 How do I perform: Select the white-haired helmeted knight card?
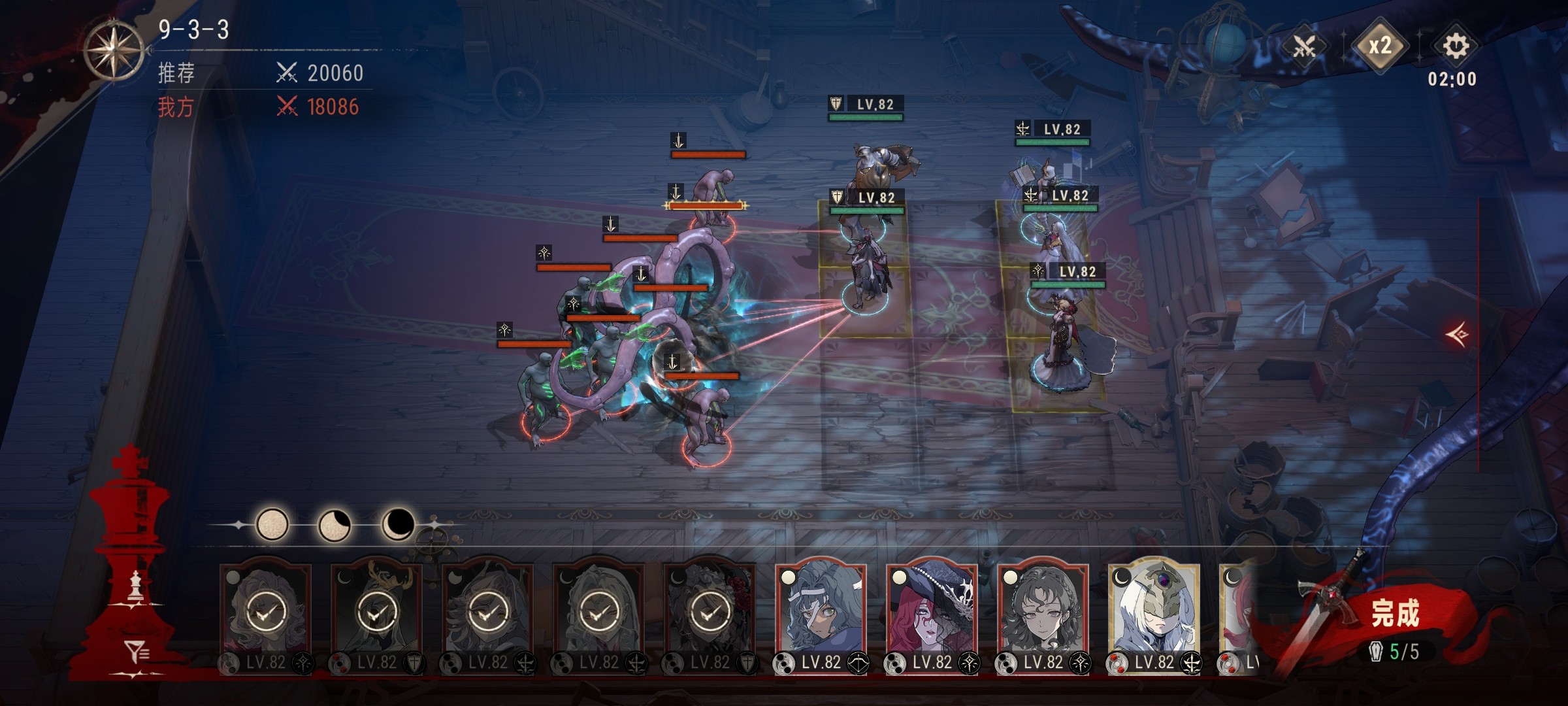click(1154, 608)
